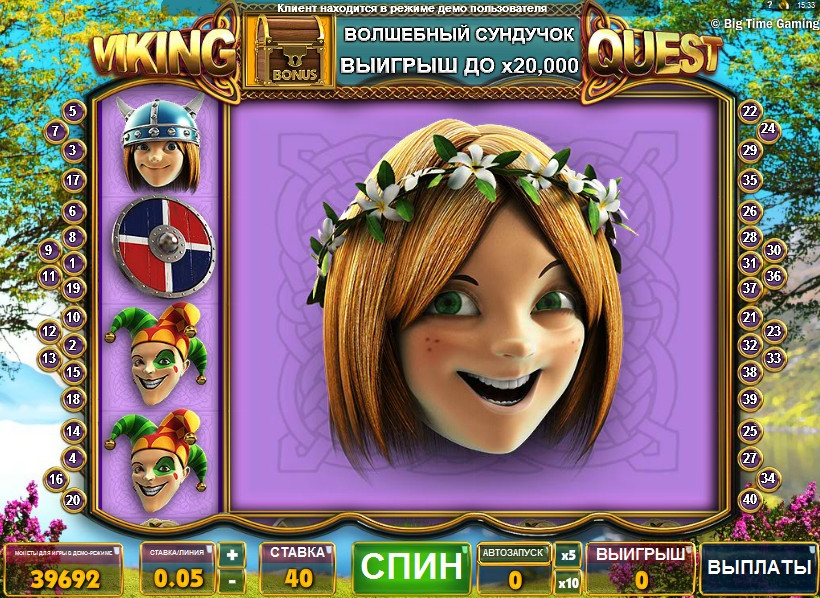Select payline number 22 marker

(x=749, y=112)
